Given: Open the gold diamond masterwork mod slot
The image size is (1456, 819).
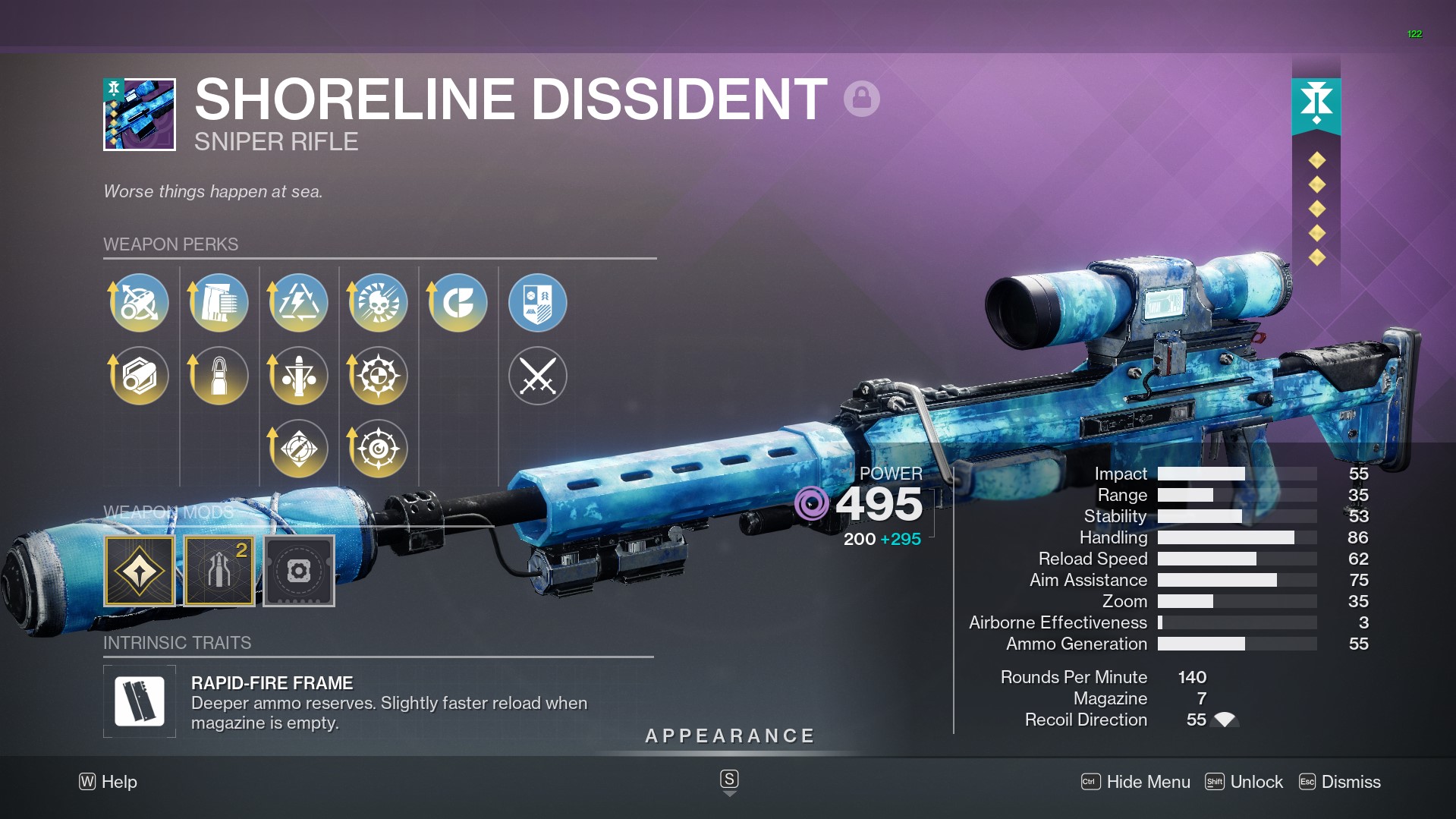Looking at the screenshot, I should point(140,571).
